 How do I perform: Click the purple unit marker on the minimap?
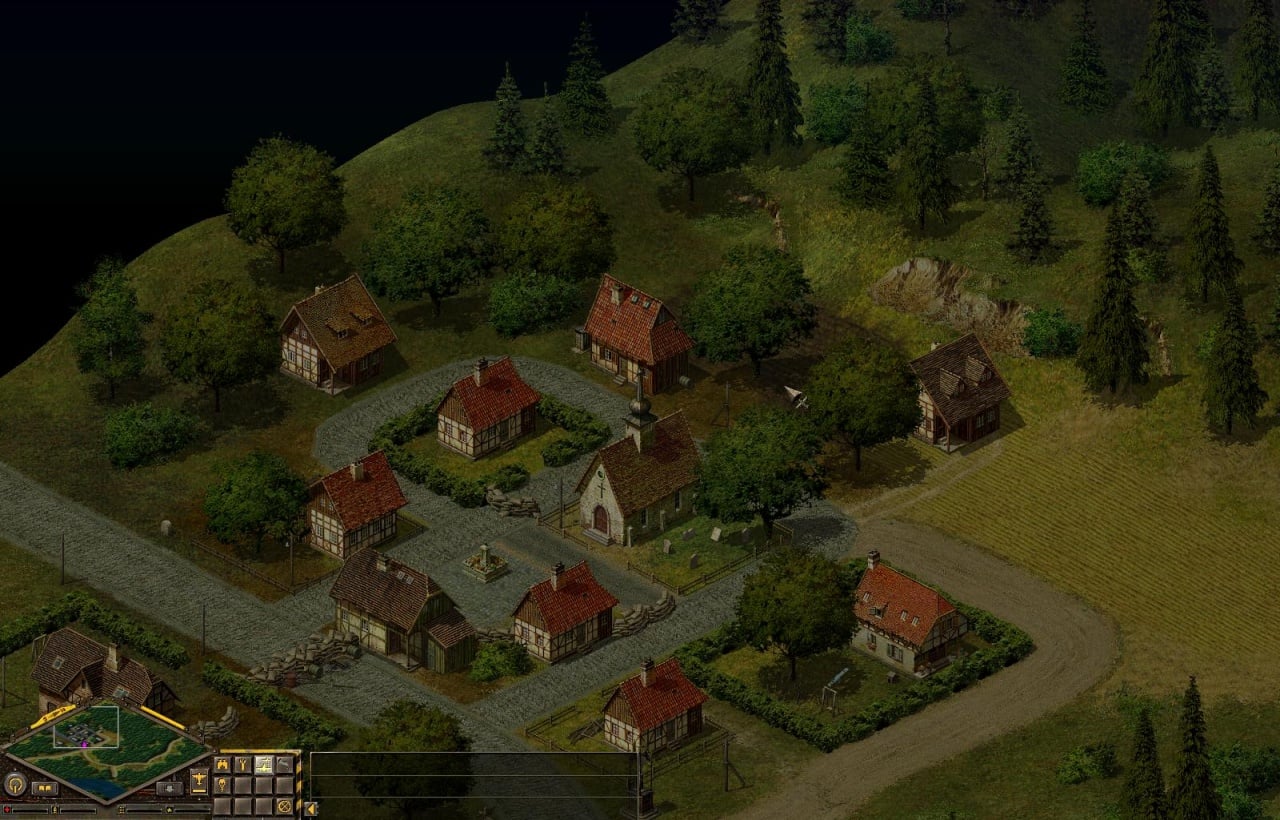[83, 744]
